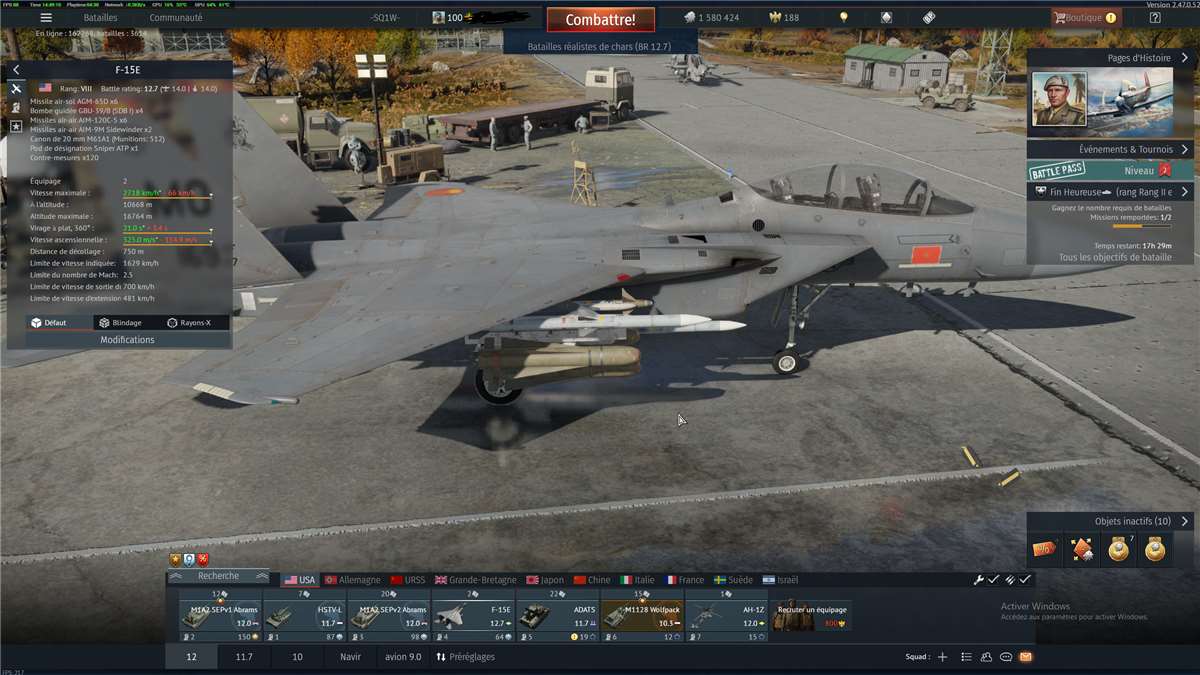The image size is (1200, 675).
Task: Open the Communauté menu
Action: pyautogui.click(x=176, y=18)
